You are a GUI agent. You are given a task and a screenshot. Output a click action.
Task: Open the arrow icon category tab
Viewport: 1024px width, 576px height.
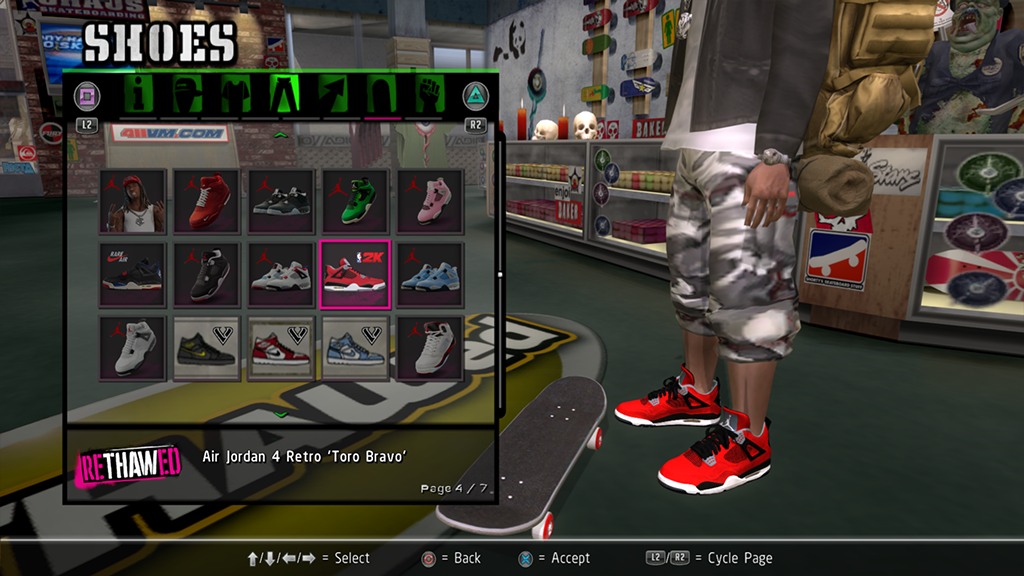coord(333,96)
